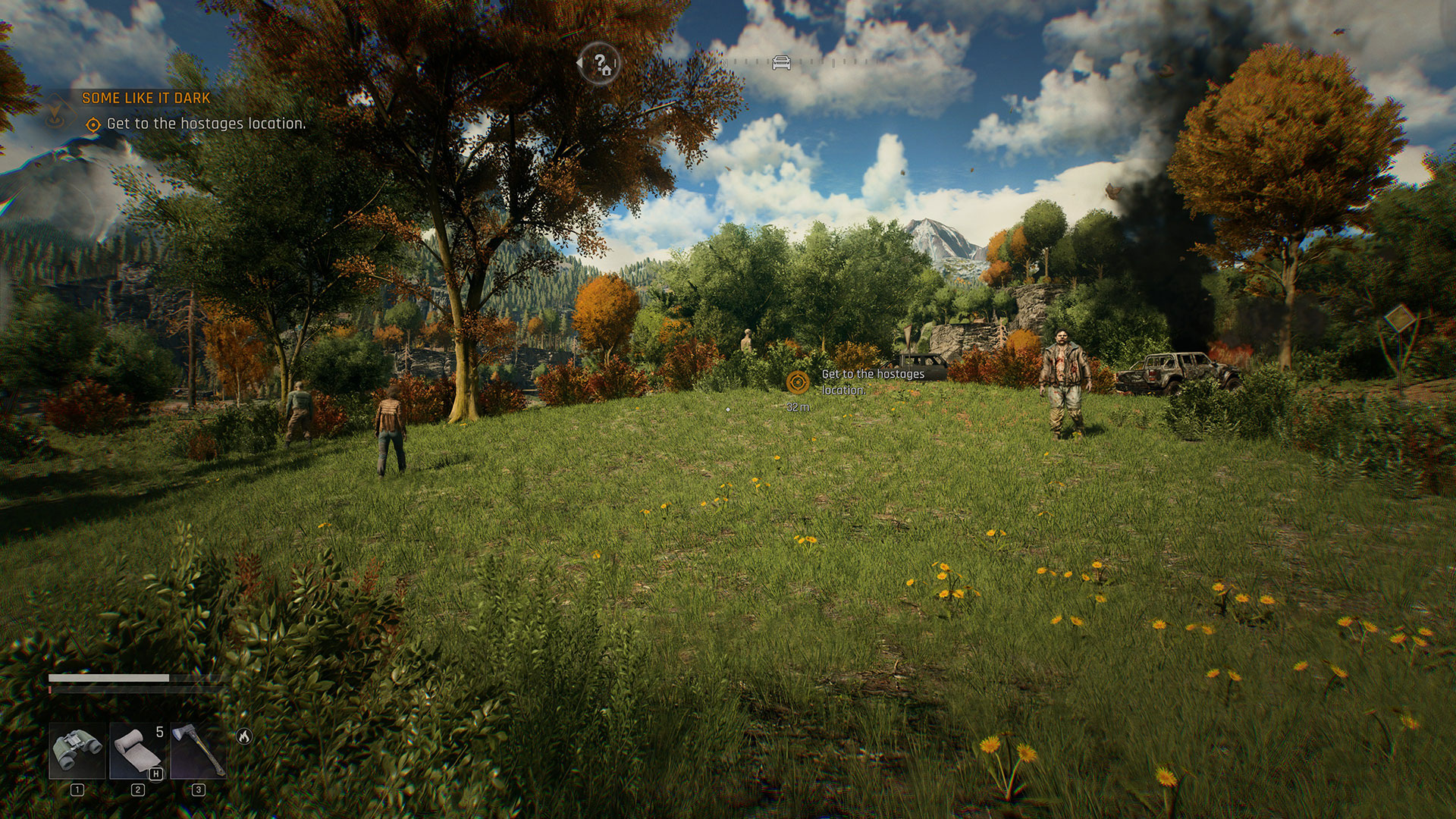
Task: Select the unknown location compass marker
Action: point(601,64)
